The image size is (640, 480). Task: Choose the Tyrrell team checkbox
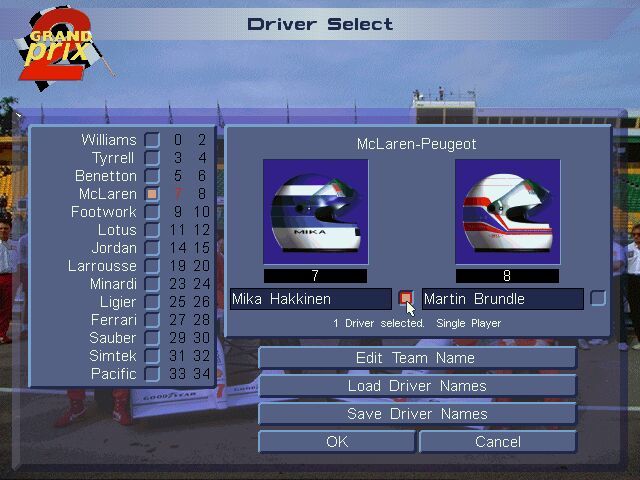click(x=152, y=158)
